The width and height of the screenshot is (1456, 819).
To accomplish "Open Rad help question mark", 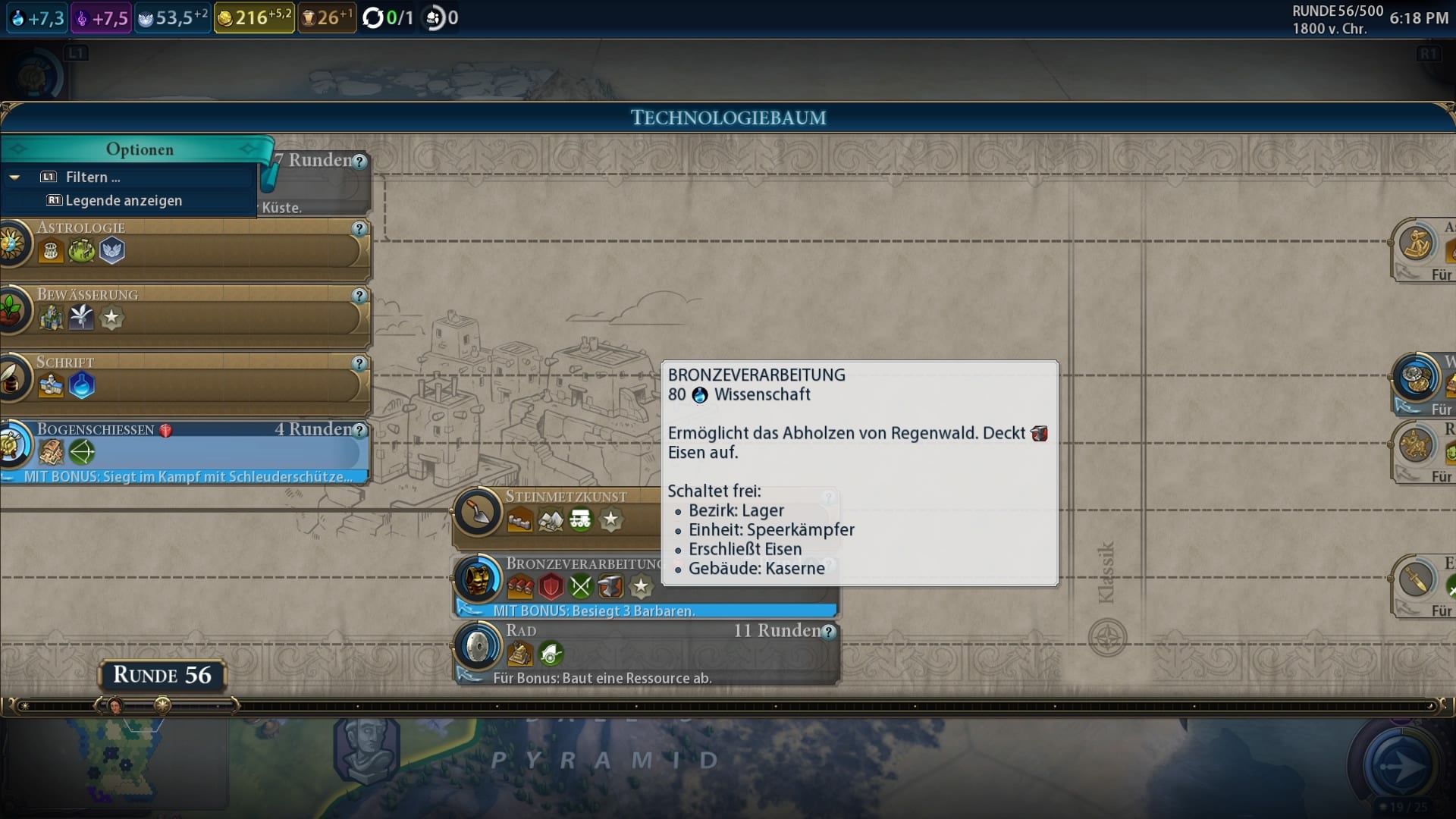I will 829,632.
